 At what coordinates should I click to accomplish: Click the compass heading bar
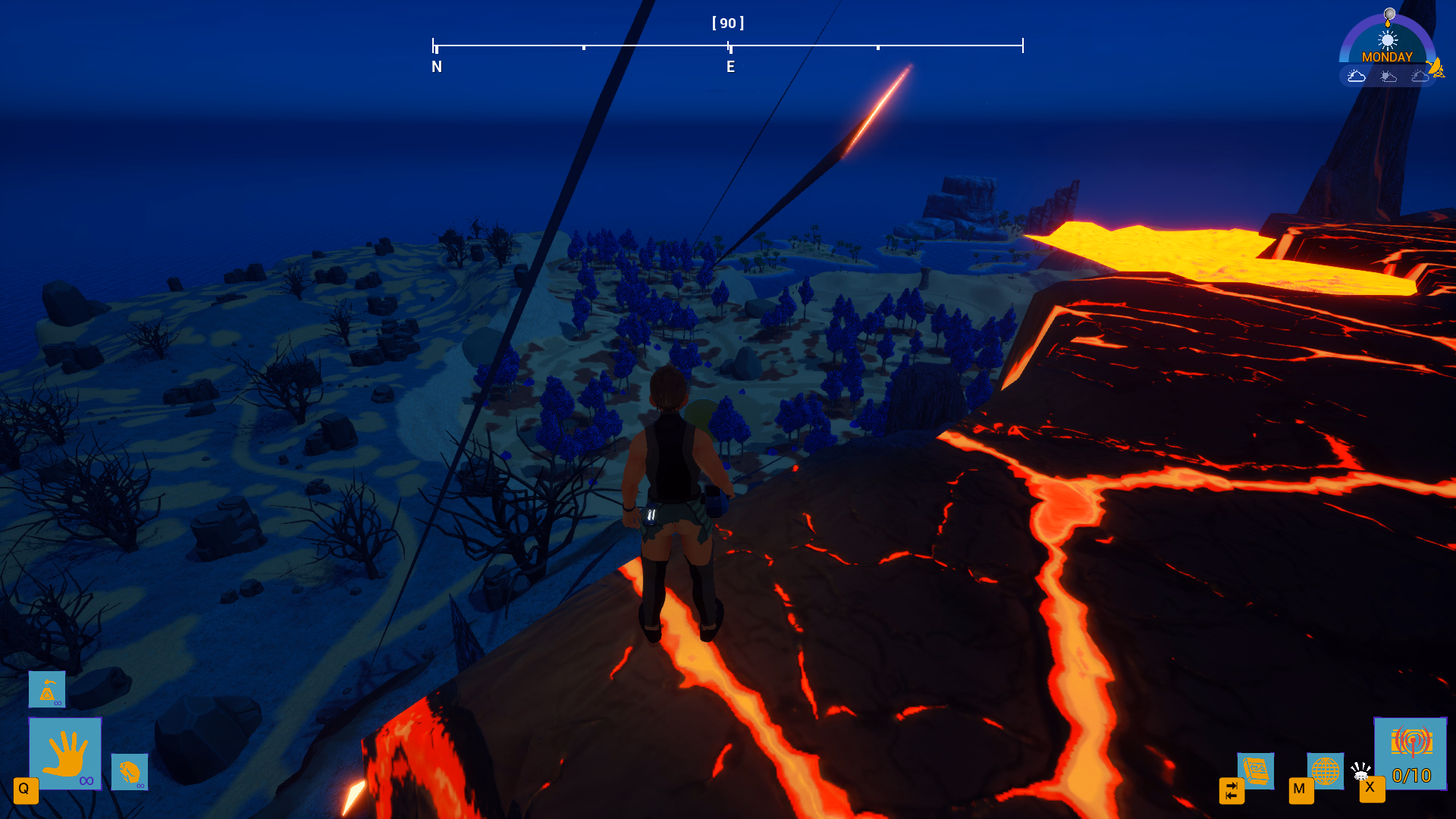727,46
